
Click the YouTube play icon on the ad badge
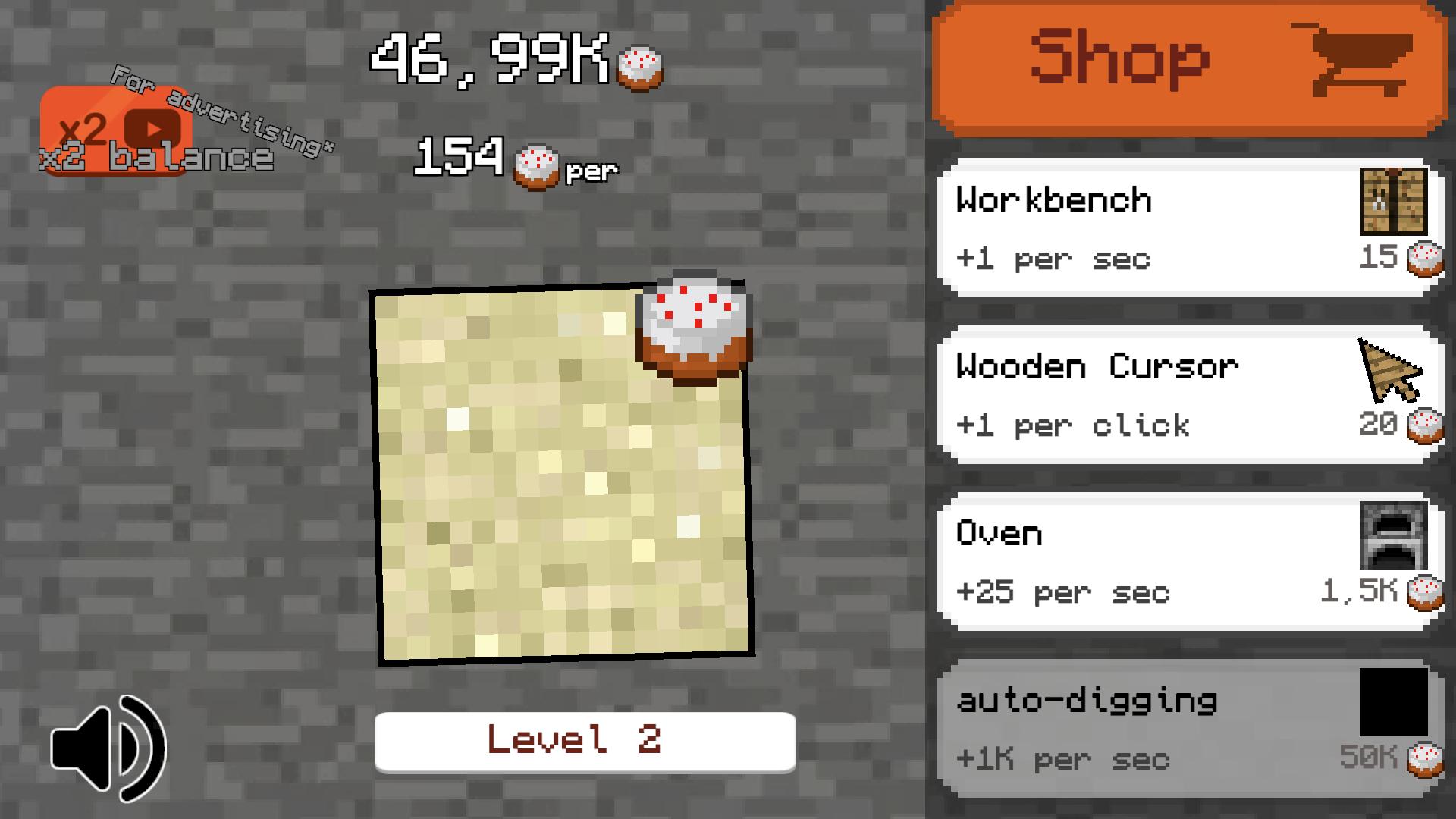[154, 127]
